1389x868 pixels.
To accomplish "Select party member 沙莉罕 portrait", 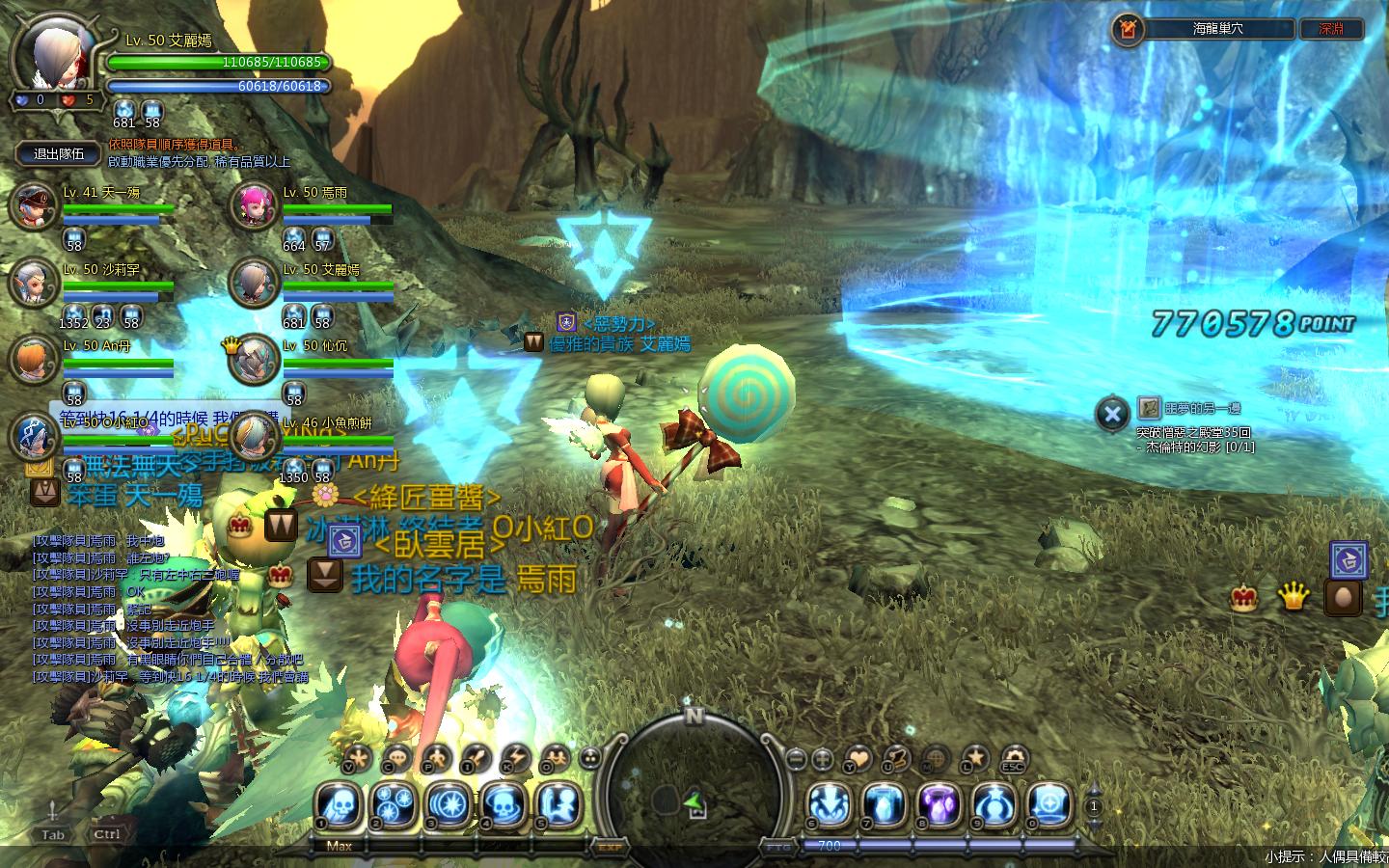I will point(35,282).
